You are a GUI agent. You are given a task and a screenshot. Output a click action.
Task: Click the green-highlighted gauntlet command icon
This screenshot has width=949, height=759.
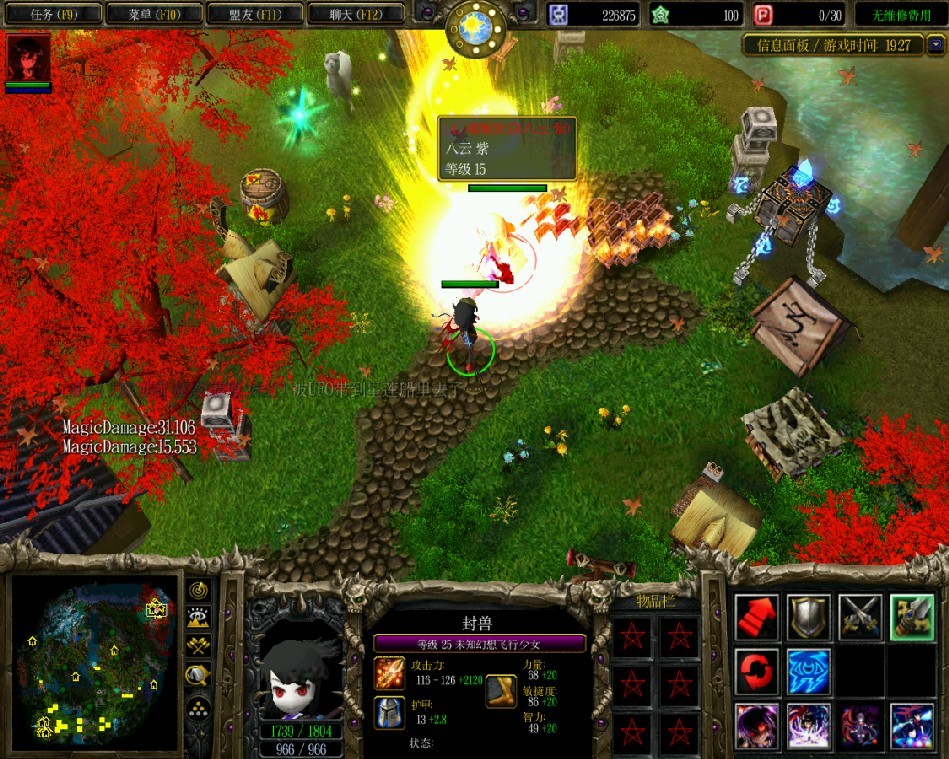(912, 617)
